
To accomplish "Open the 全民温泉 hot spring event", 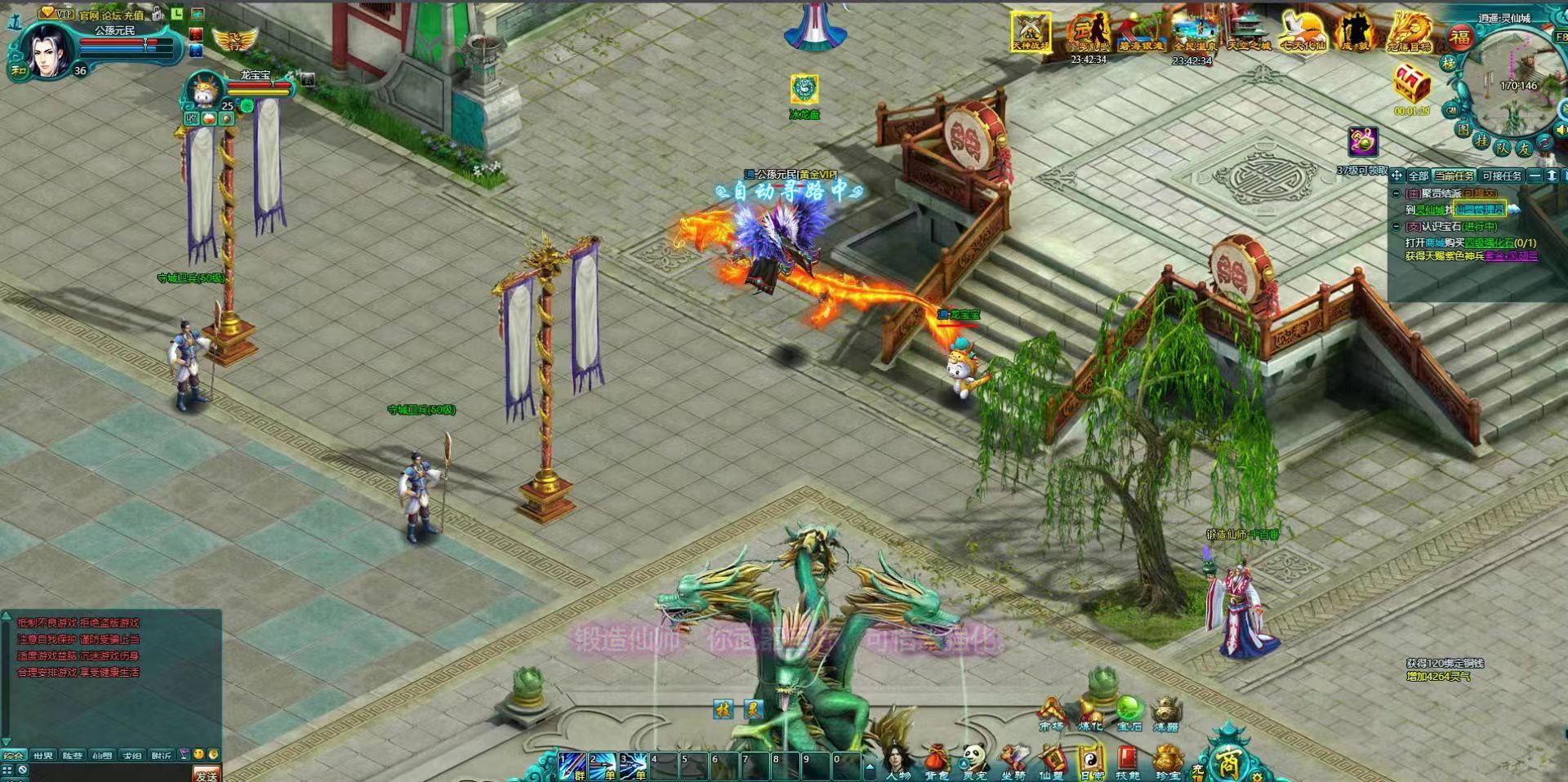I will (x=1192, y=33).
